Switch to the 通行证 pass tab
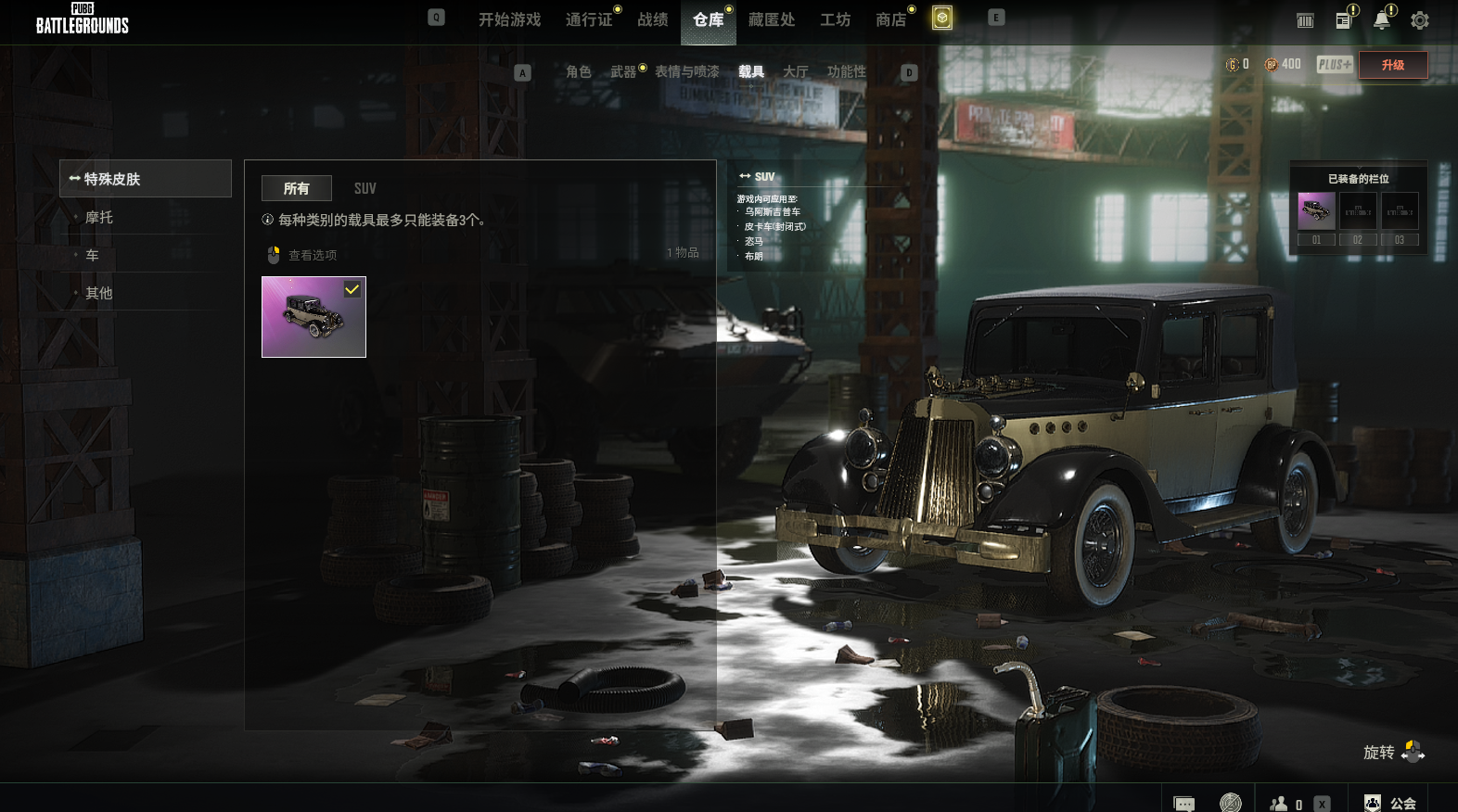 coord(589,19)
